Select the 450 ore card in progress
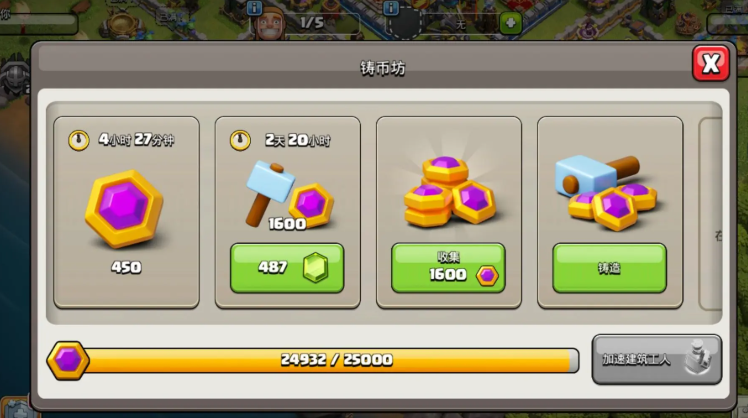The height and width of the screenshot is (418, 748). 126,212
